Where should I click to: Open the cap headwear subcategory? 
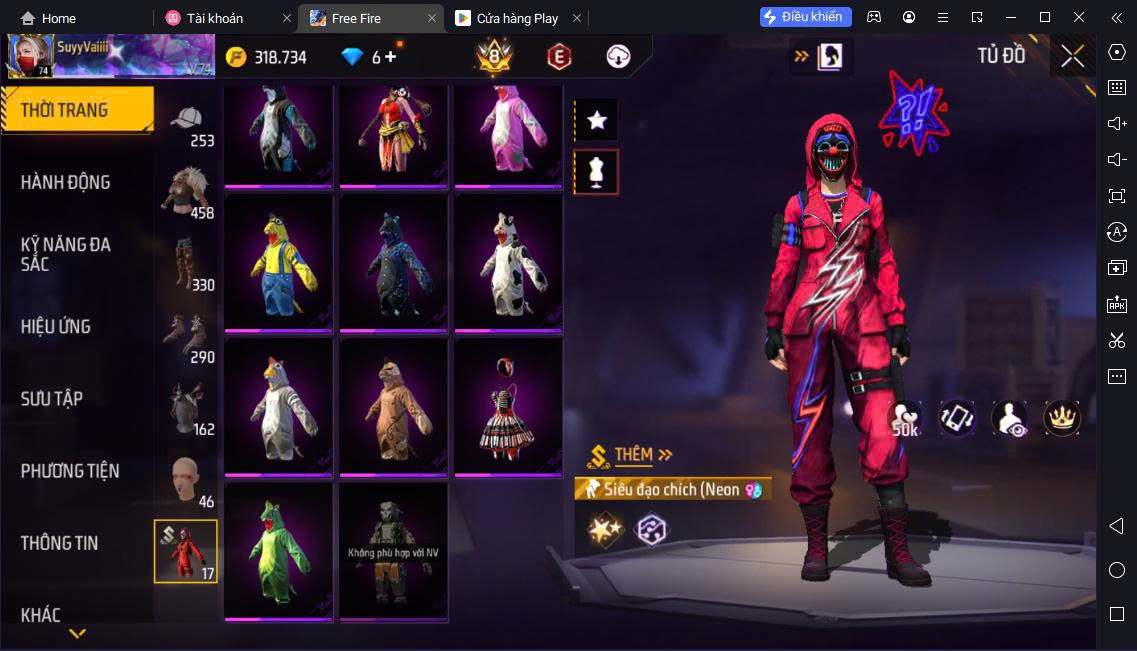[x=187, y=125]
